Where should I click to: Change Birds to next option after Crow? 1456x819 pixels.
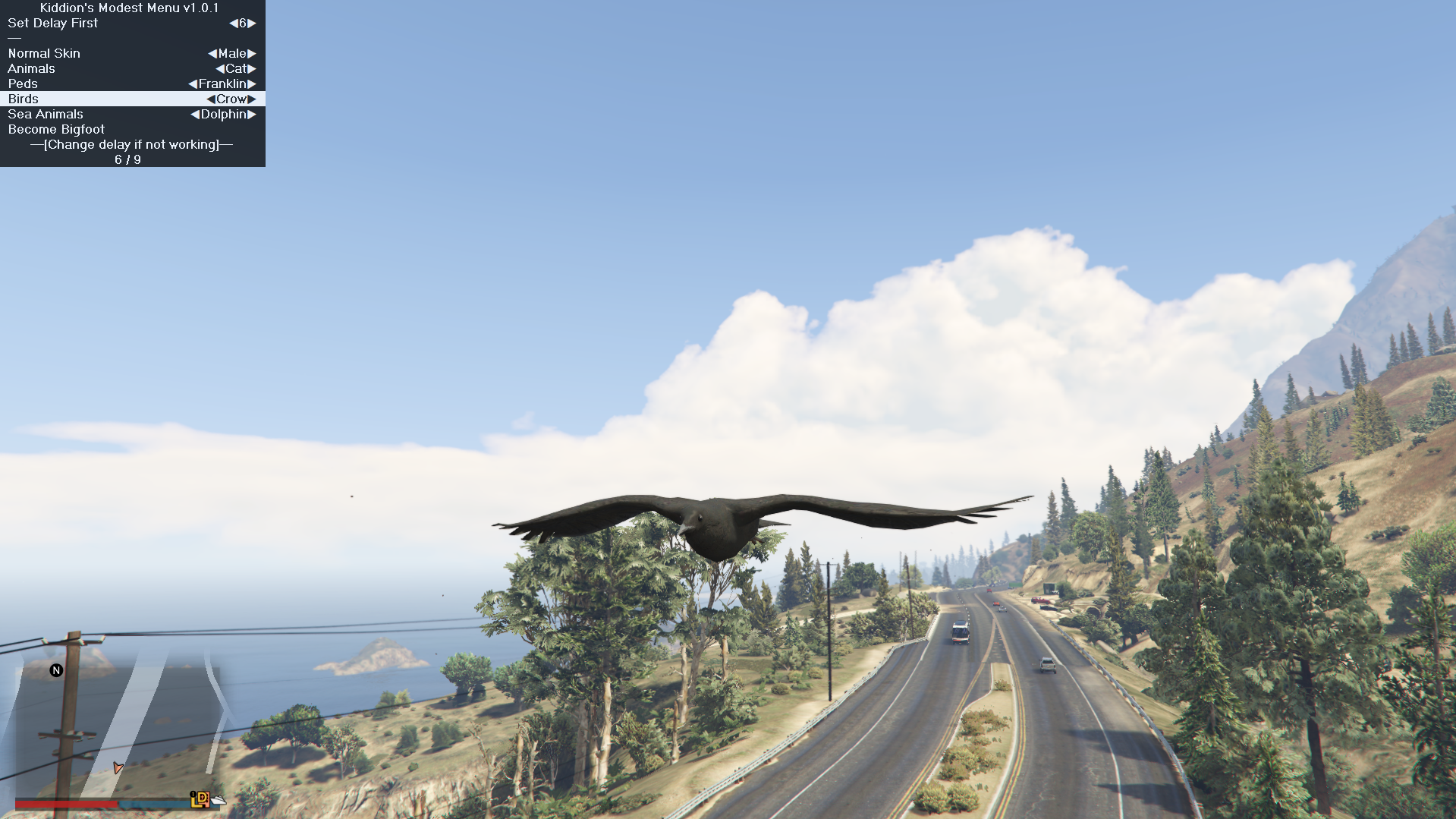pyautogui.click(x=252, y=99)
